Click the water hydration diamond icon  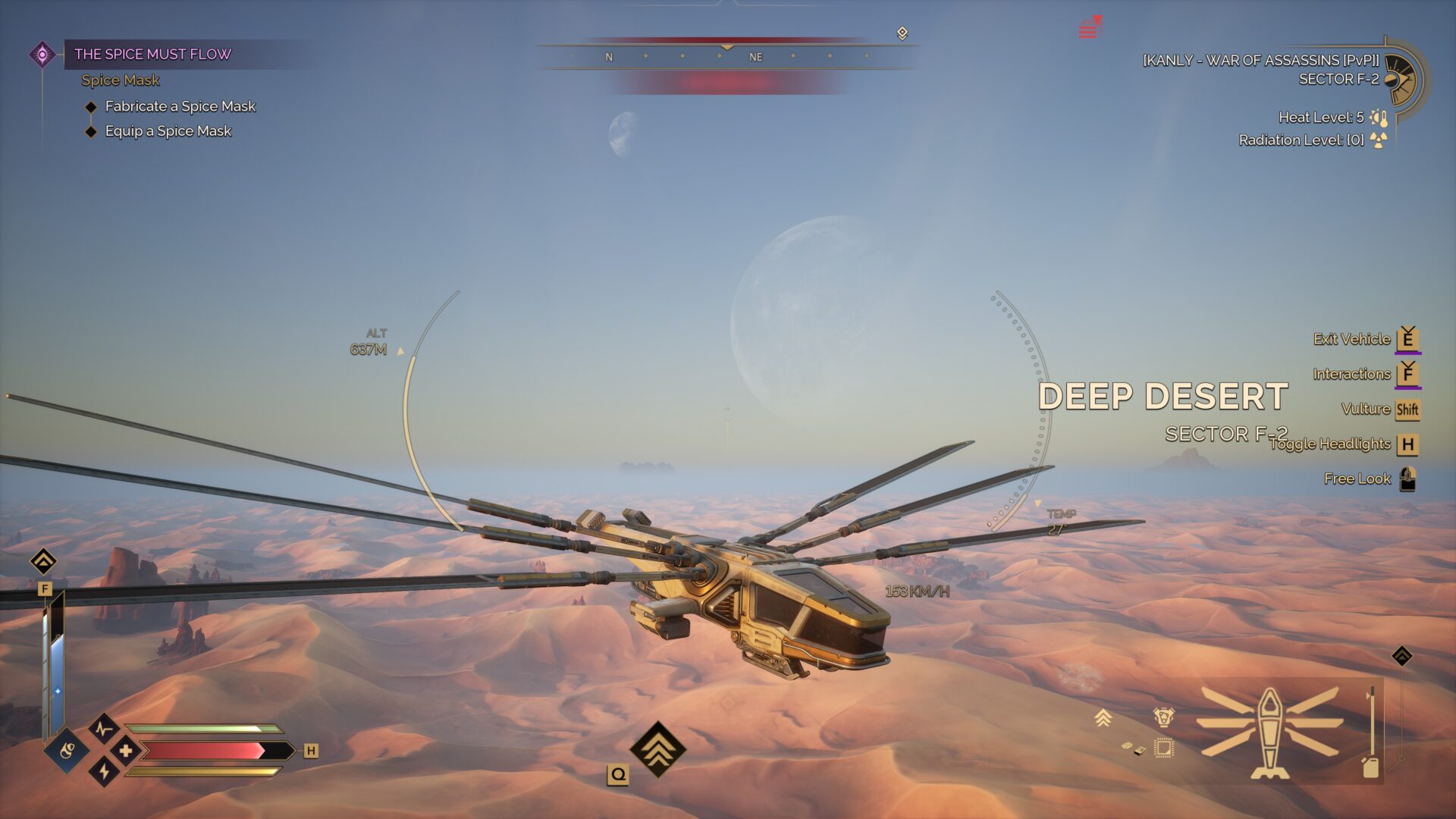click(67, 751)
